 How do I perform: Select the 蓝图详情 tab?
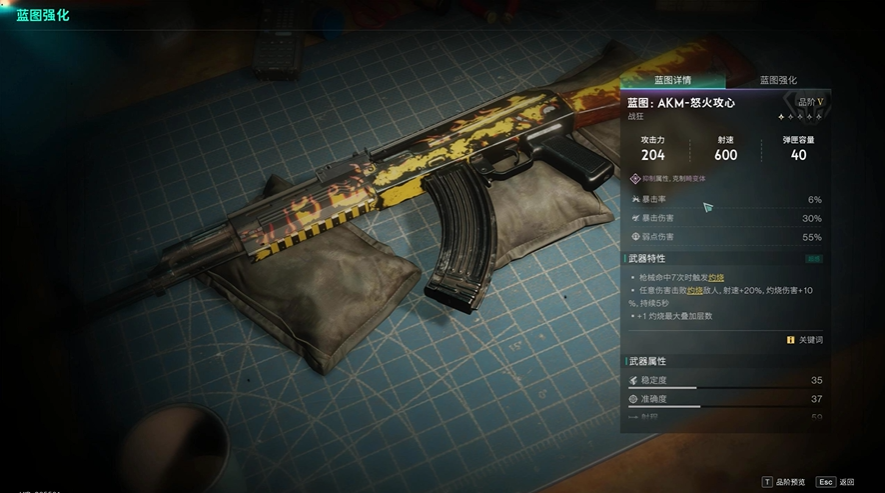click(673, 80)
